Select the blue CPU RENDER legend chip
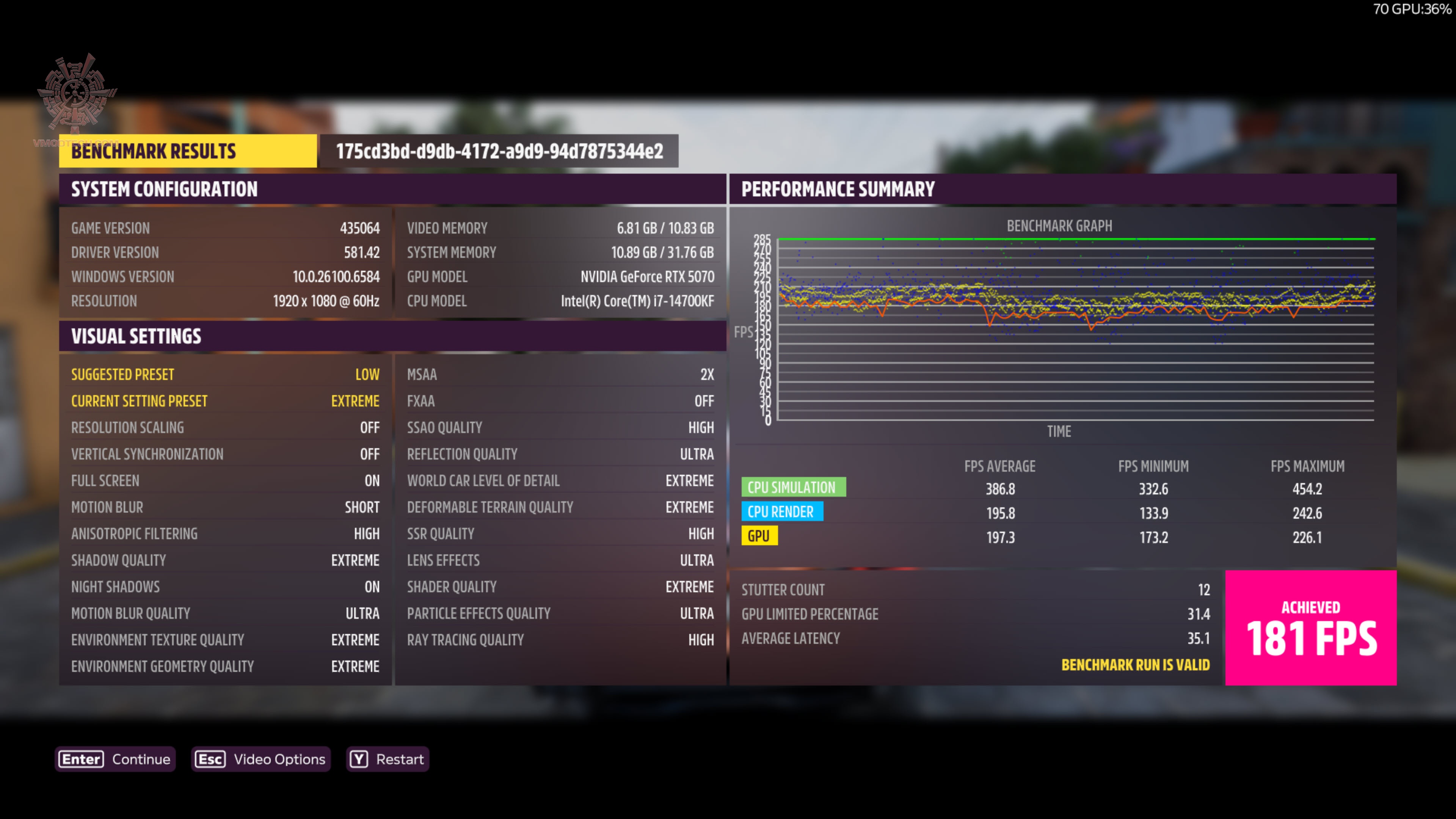 (783, 511)
